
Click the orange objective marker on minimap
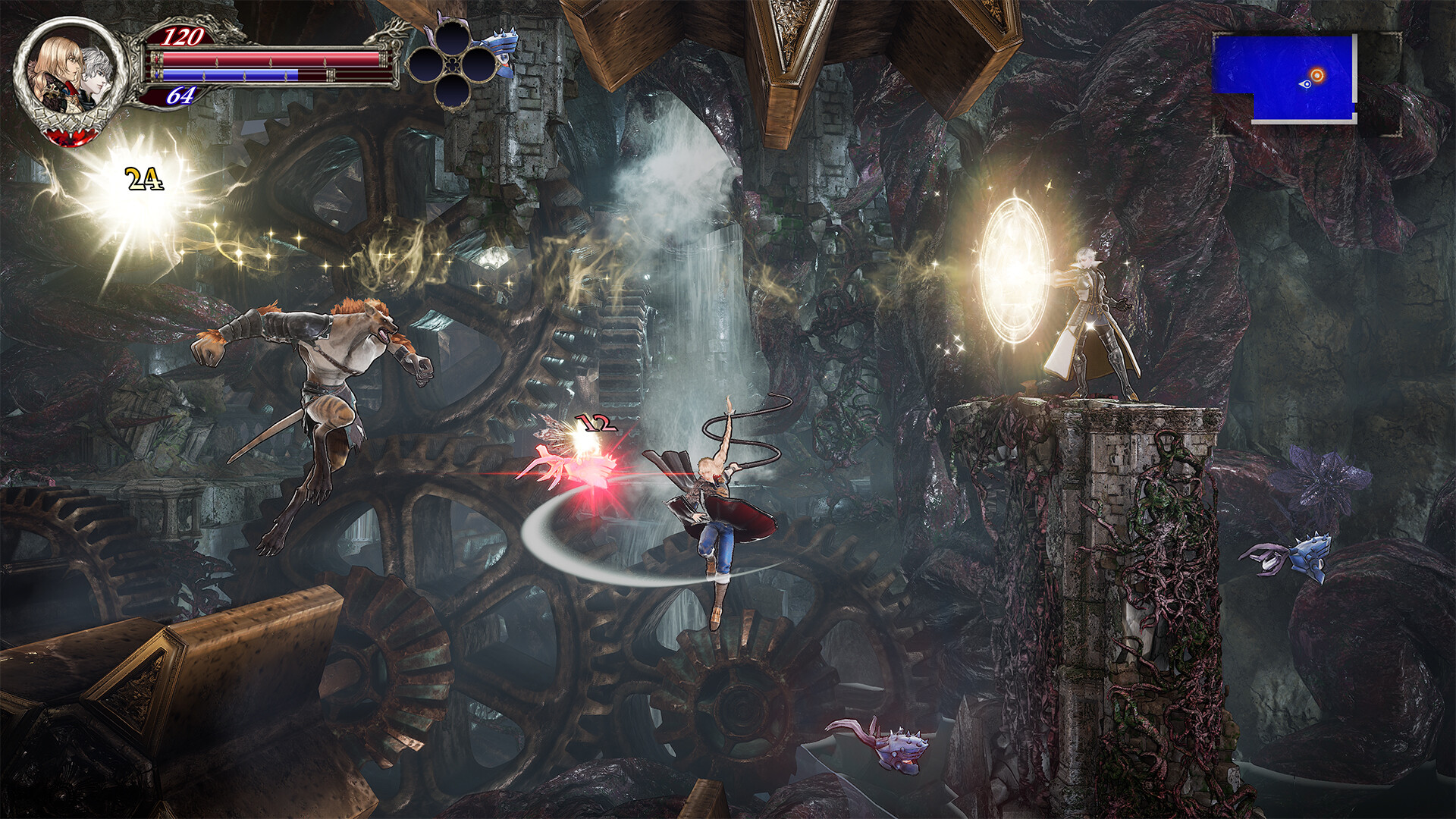point(1317,75)
